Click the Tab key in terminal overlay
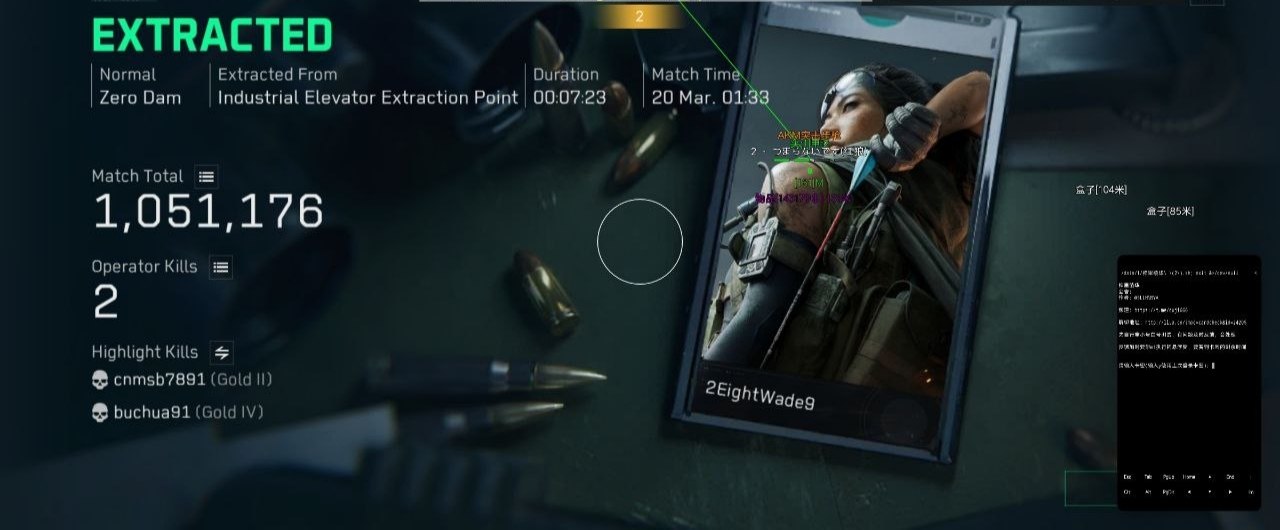The width and height of the screenshot is (1280, 530). 1149,477
